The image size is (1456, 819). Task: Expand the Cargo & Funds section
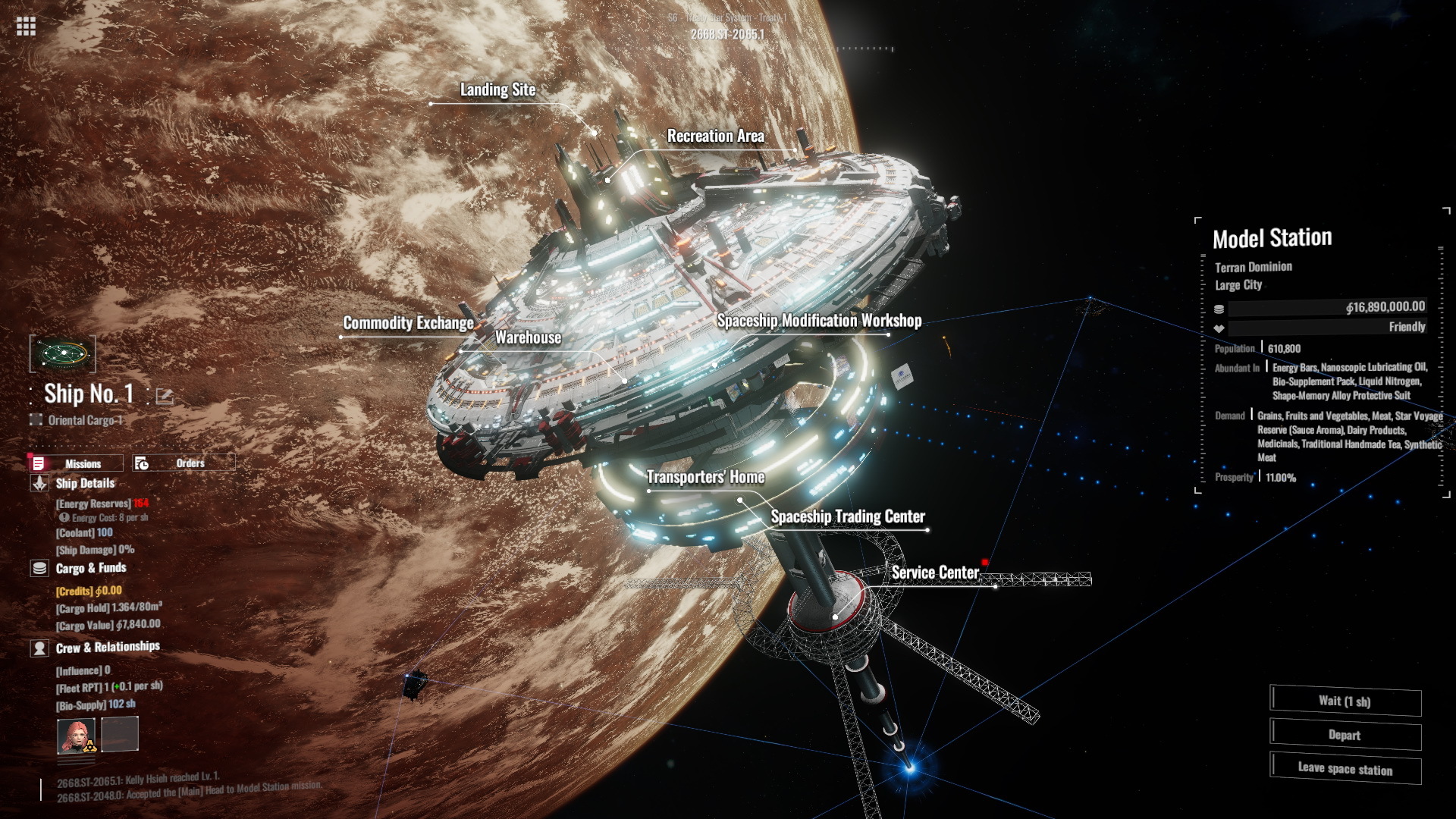[90, 568]
